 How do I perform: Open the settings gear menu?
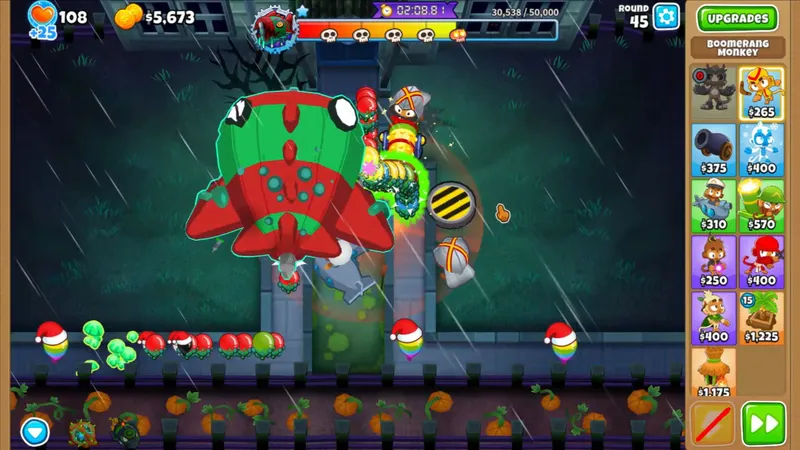coord(666,17)
